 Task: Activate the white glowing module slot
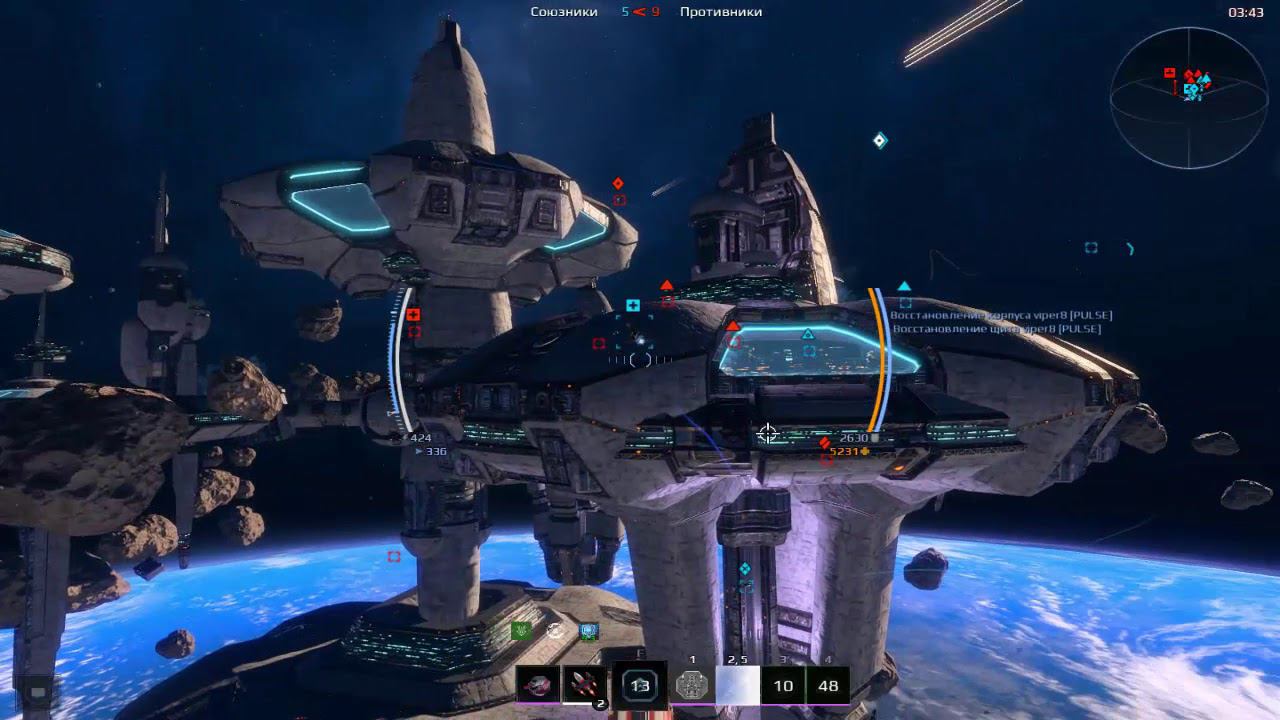[738, 686]
